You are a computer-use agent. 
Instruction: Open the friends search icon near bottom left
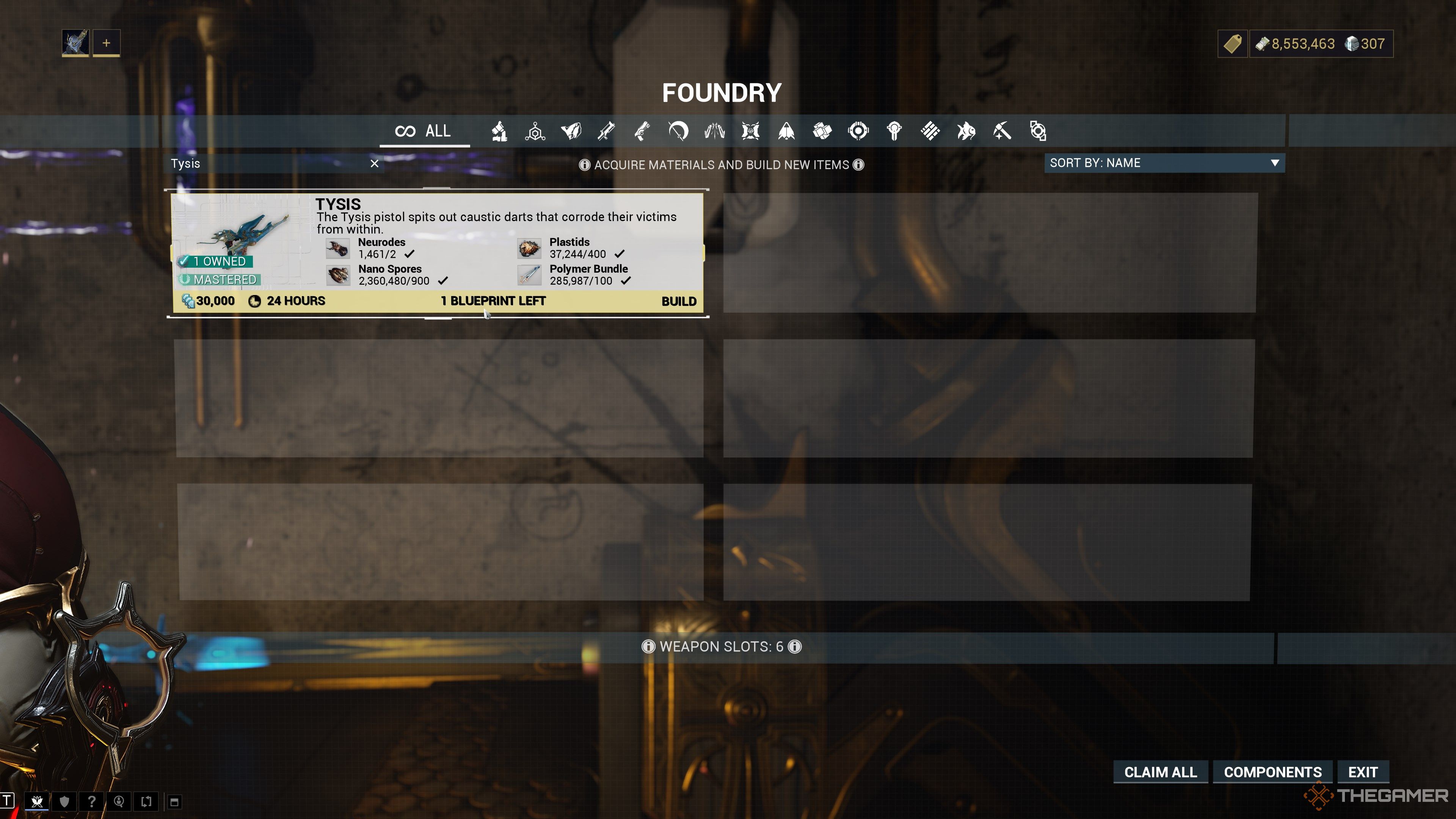[x=119, y=801]
